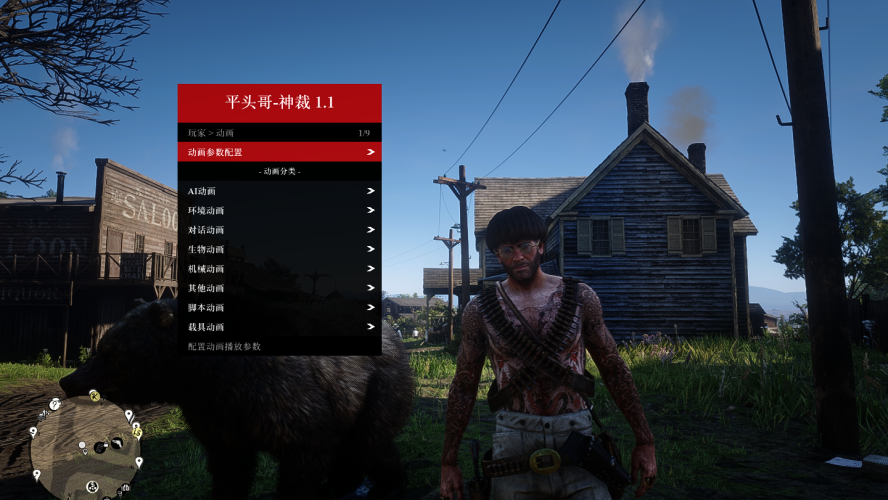Viewport: 888px width, 500px height.
Task: Click the yellow dollar marker on minimap
Action: coord(137,433)
